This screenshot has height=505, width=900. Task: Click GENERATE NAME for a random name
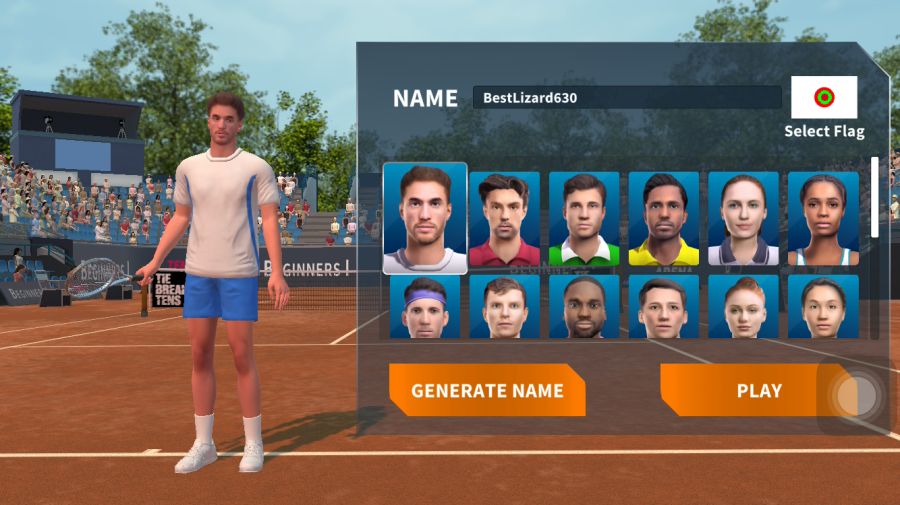pos(487,391)
